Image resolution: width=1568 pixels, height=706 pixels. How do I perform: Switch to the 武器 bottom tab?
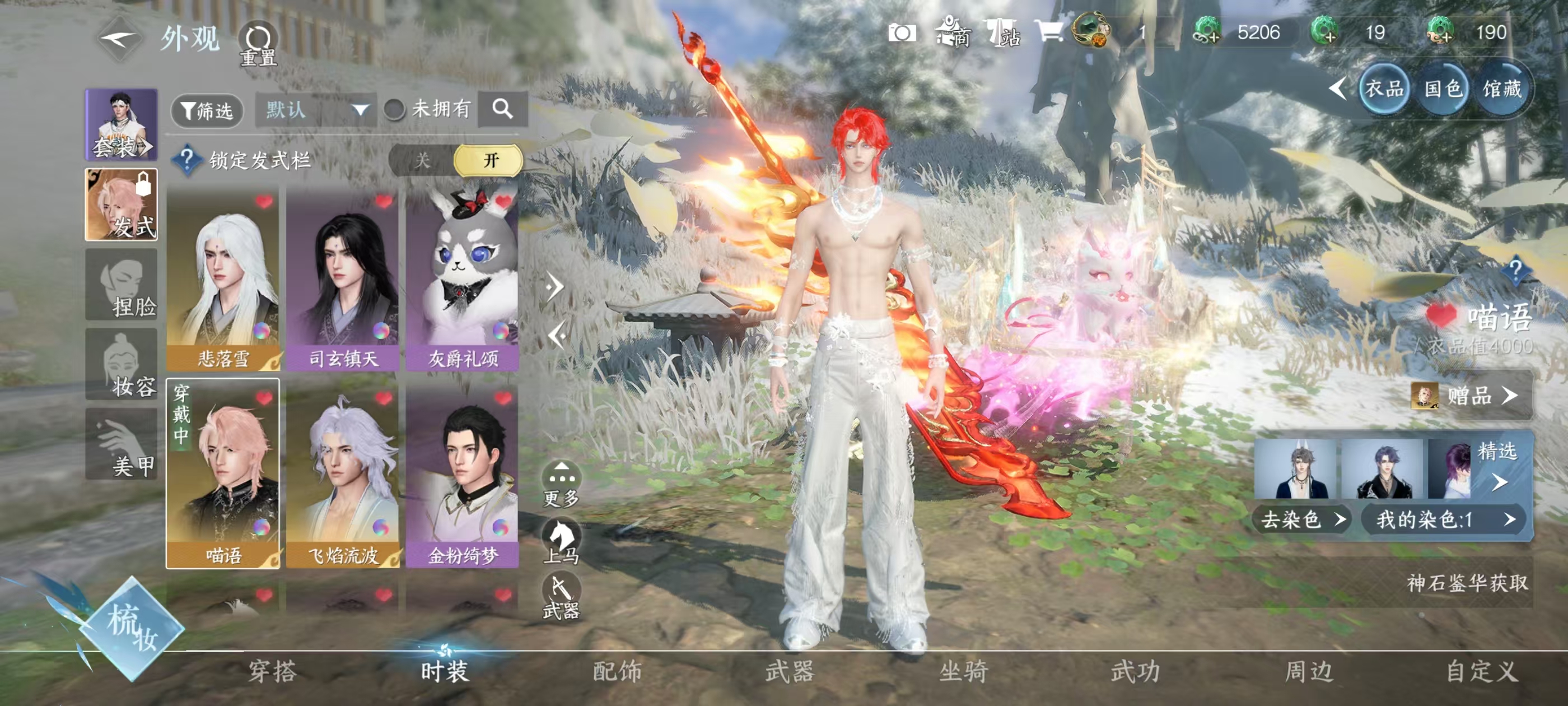coord(790,671)
